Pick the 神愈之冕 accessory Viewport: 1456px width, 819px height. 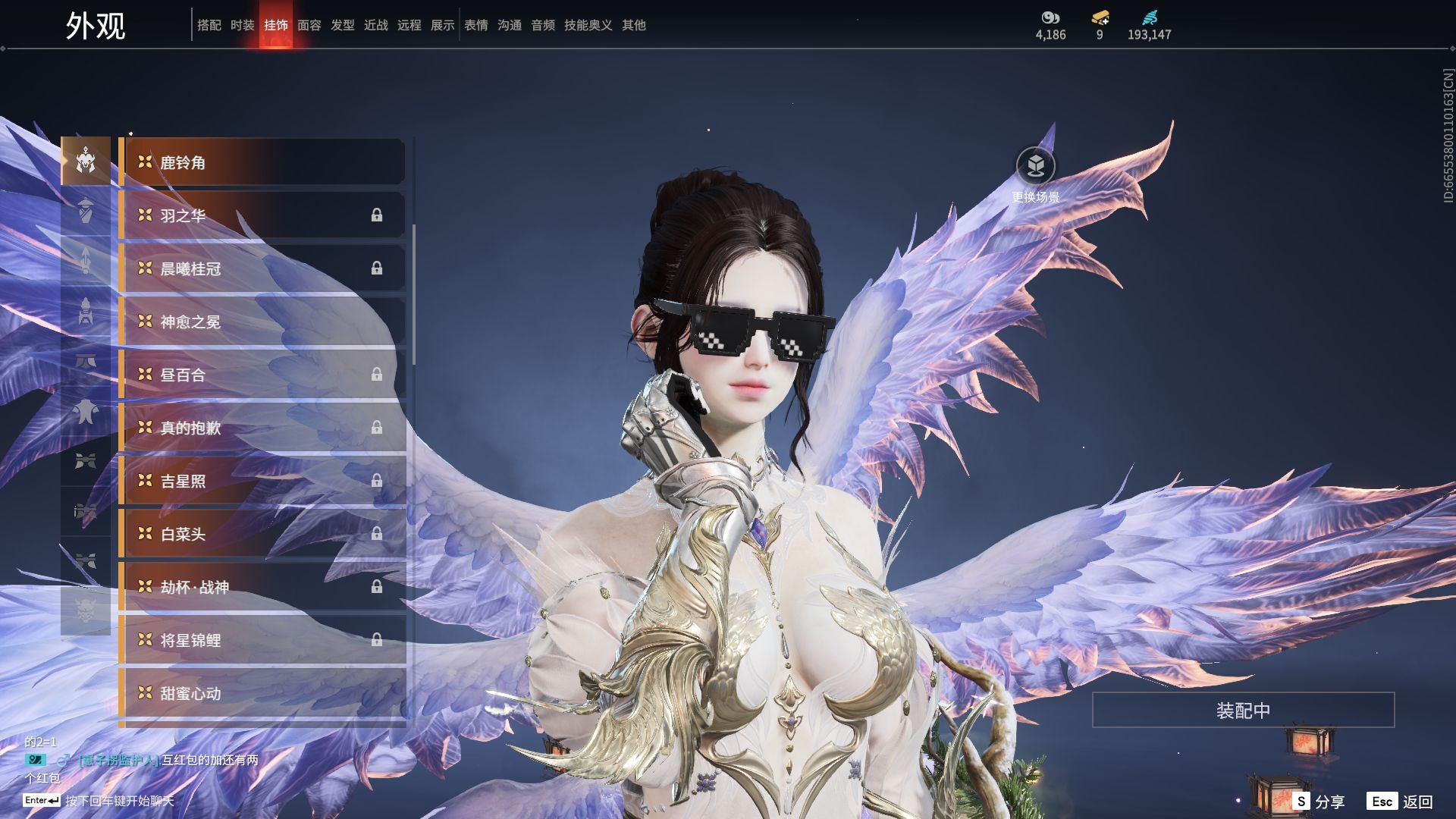pos(262,322)
